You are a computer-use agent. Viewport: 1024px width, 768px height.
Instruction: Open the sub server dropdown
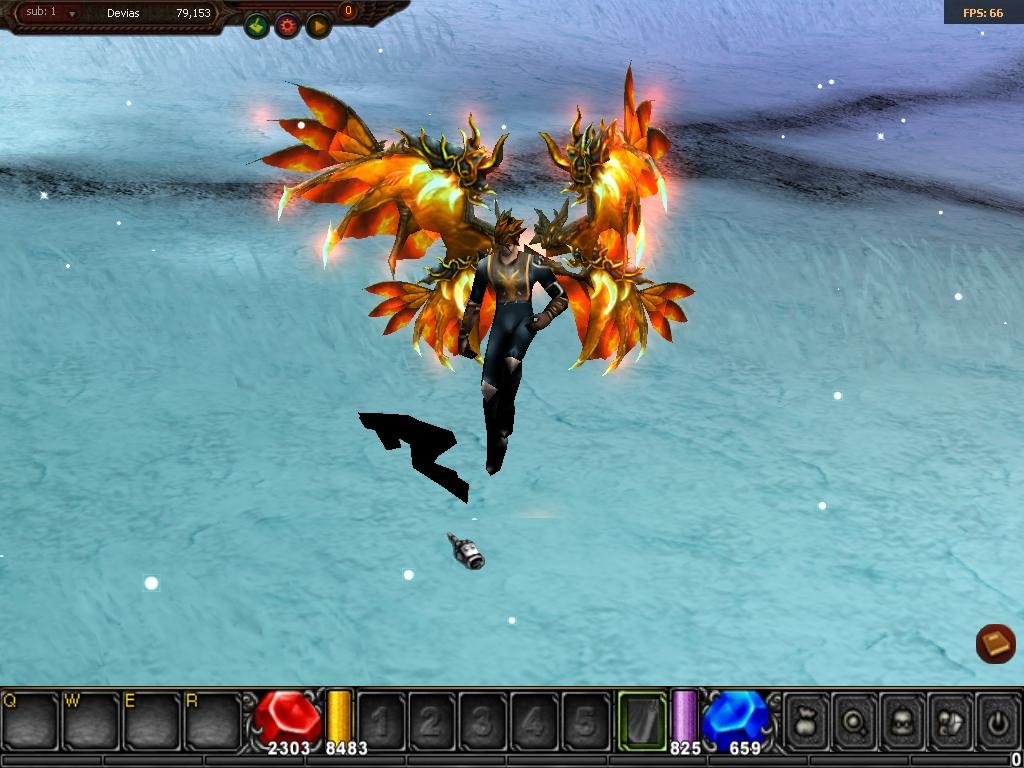tap(72, 14)
